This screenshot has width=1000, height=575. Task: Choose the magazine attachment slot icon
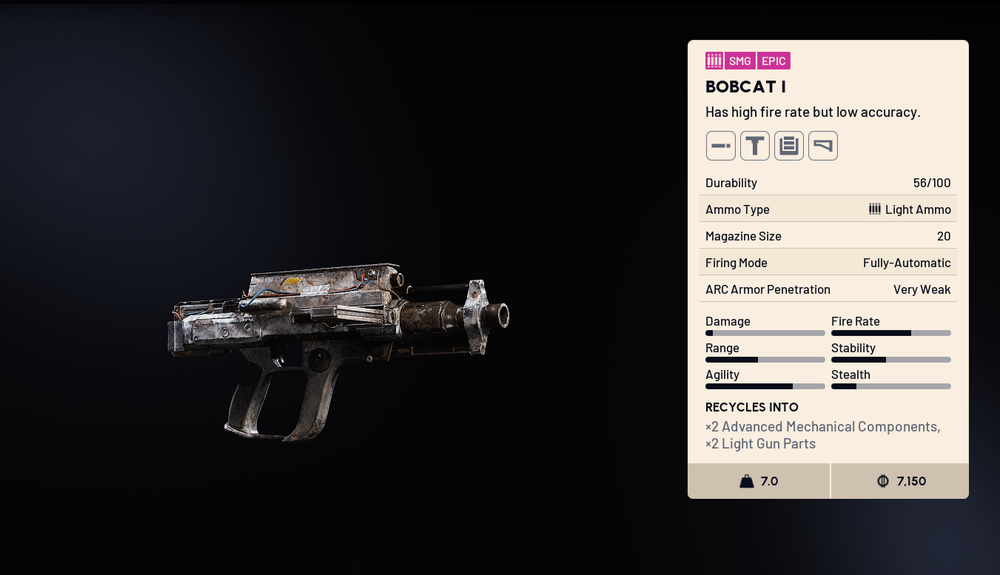point(788,146)
